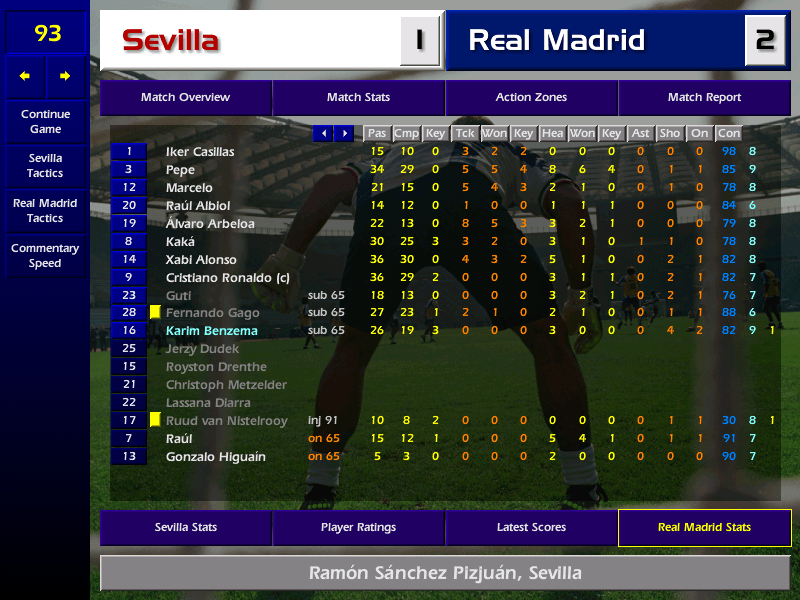Image resolution: width=800 pixels, height=600 pixels.
Task: Select the Real Madrid Stats tab
Action: (704, 527)
